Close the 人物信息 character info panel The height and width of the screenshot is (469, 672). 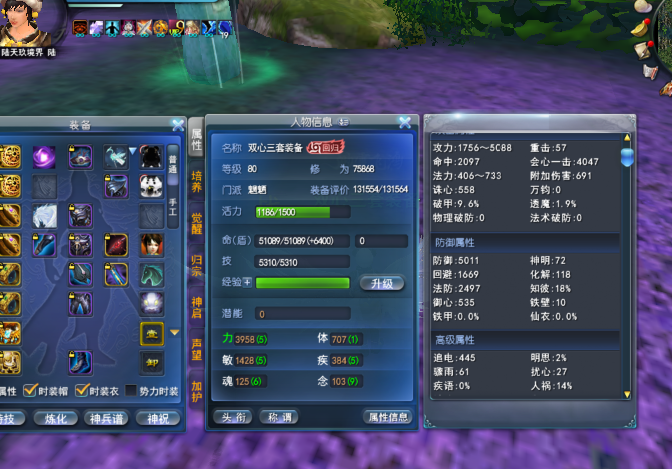pyautogui.click(x=405, y=123)
